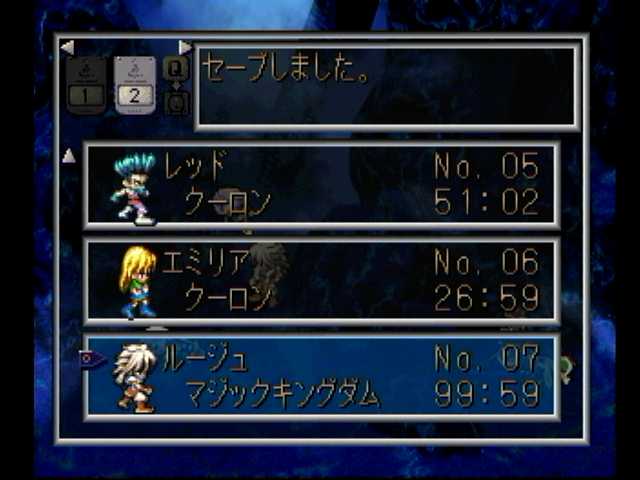Image resolution: width=640 pixels, height=480 pixels.
Task: Click the scroll-up arrow beside the save list
Action: [x=69, y=156]
